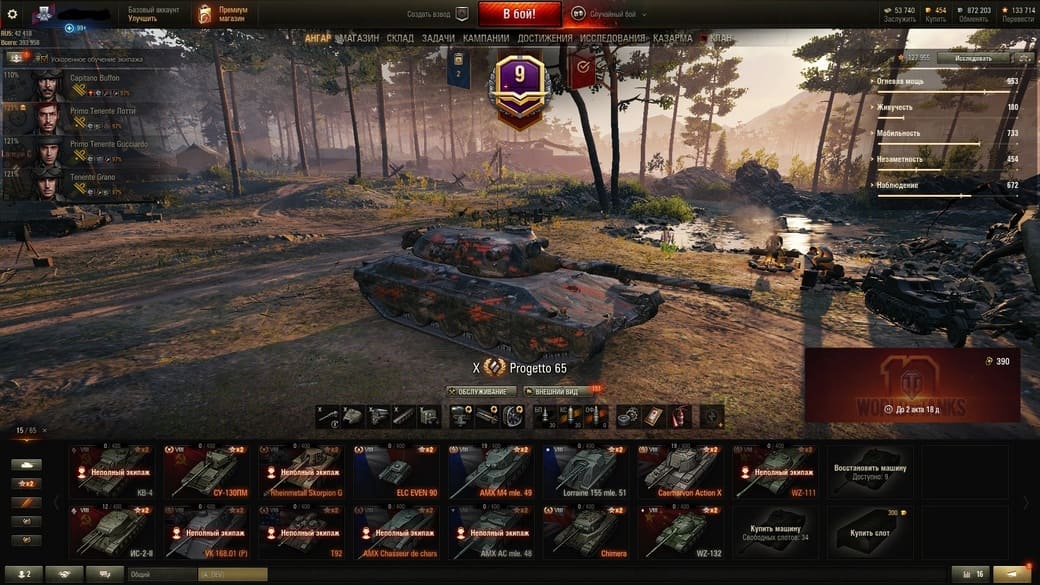1040x585 pixels.
Task: Go to the ЗАДАЧИ tab
Action: pyautogui.click(x=438, y=38)
